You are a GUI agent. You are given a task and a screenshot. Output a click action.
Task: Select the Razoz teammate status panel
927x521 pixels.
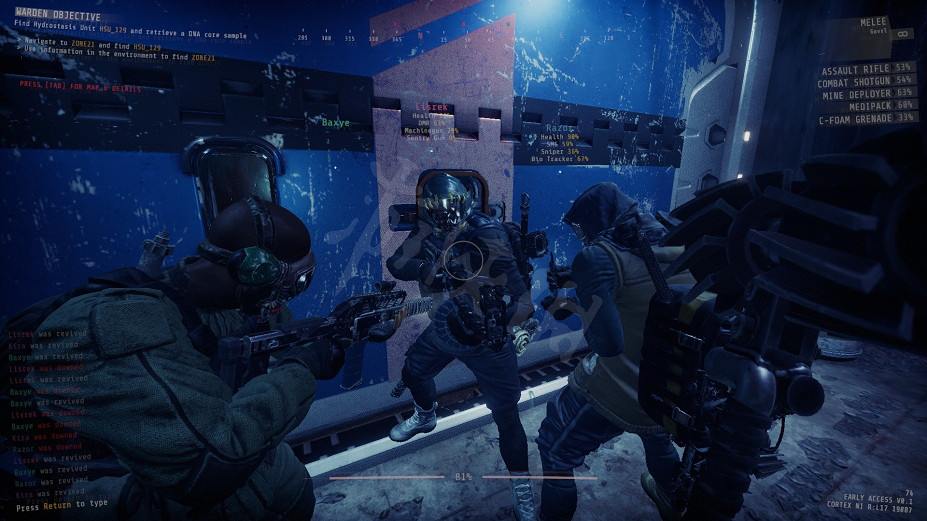[562, 144]
